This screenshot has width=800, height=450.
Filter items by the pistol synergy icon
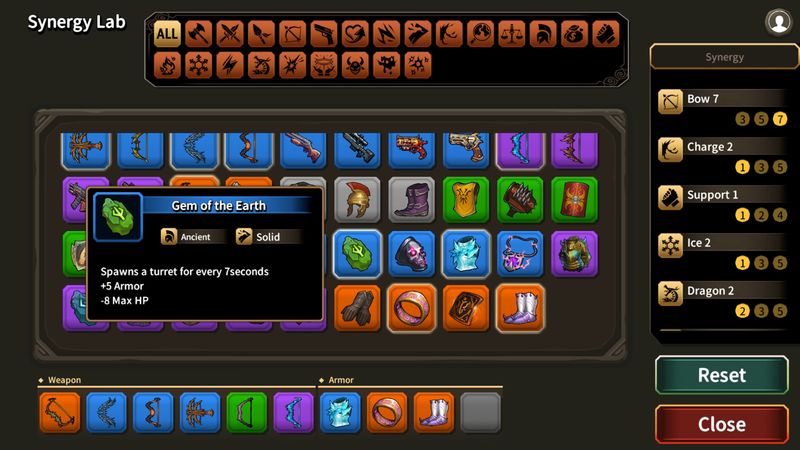click(x=323, y=34)
